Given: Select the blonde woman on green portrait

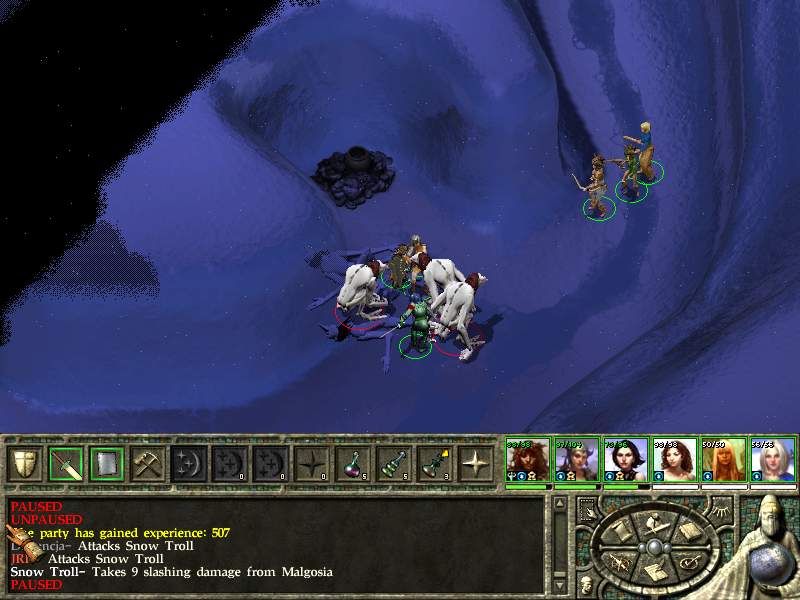Looking at the screenshot, I should click(x=723, y=460).
